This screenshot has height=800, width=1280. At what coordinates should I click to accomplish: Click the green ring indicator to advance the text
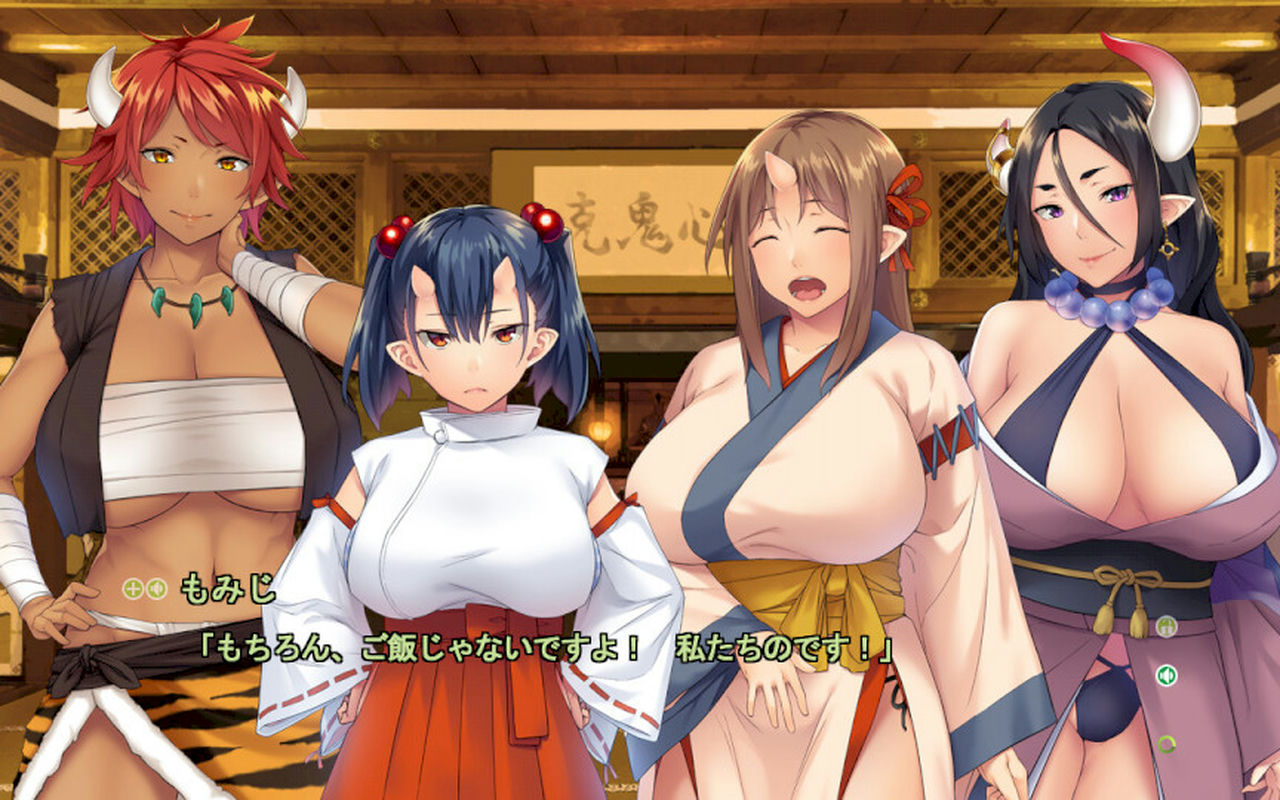click(x=1166, y=743)
